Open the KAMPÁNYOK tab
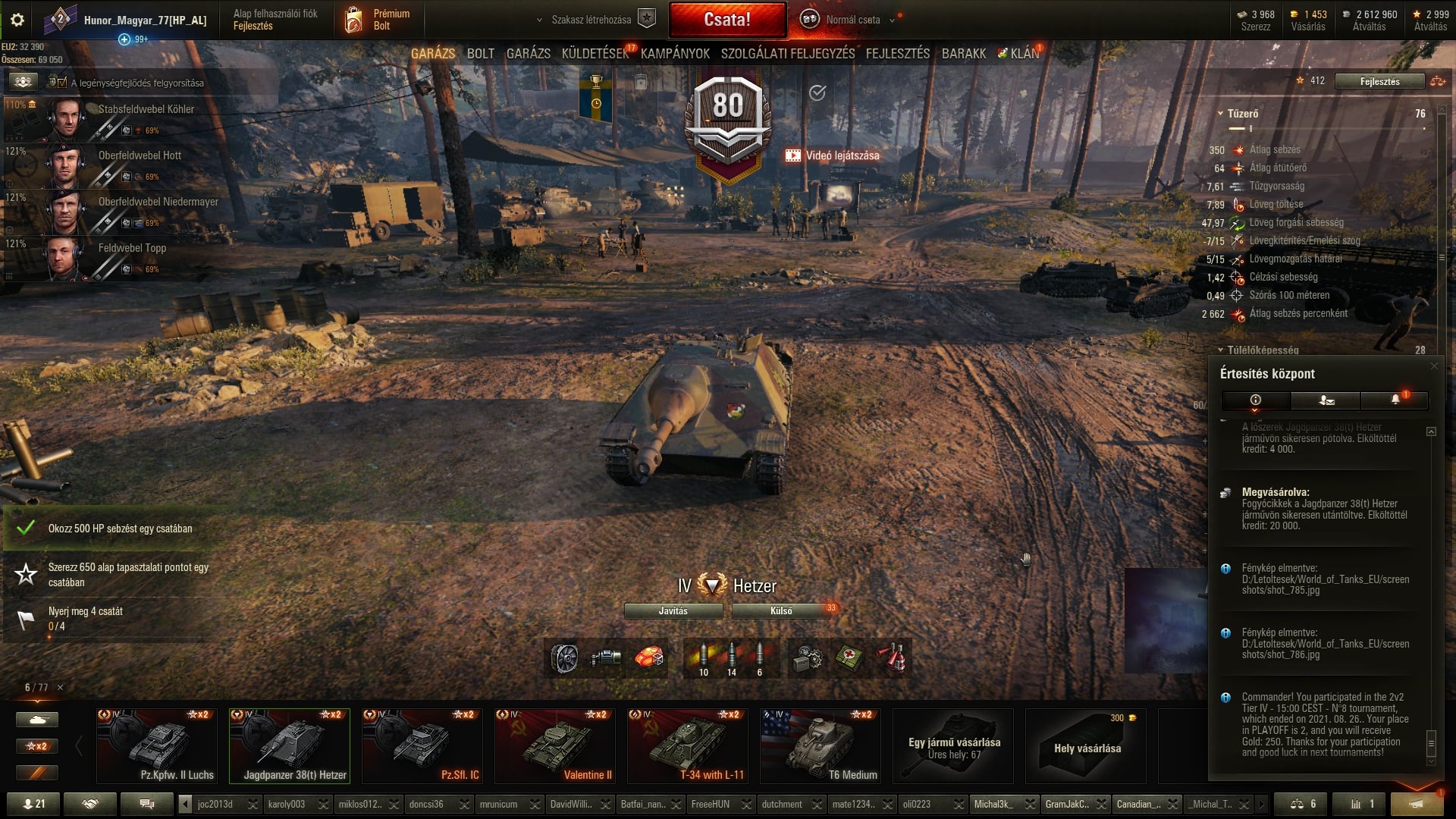This screenshot has height=819, width=1456. (x=675, y=54)
